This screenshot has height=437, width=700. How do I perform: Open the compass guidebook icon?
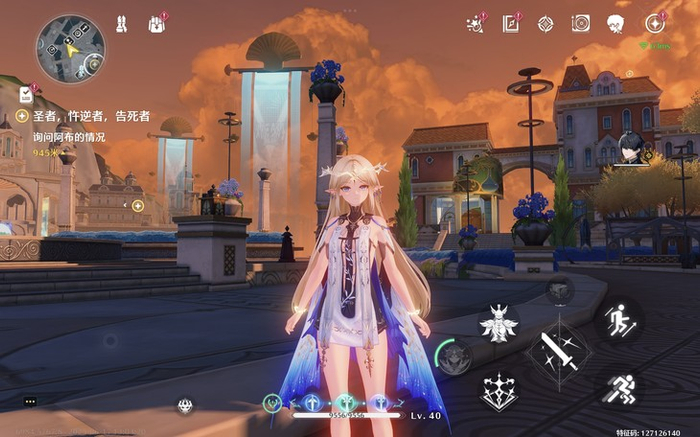tap(511, 22)
